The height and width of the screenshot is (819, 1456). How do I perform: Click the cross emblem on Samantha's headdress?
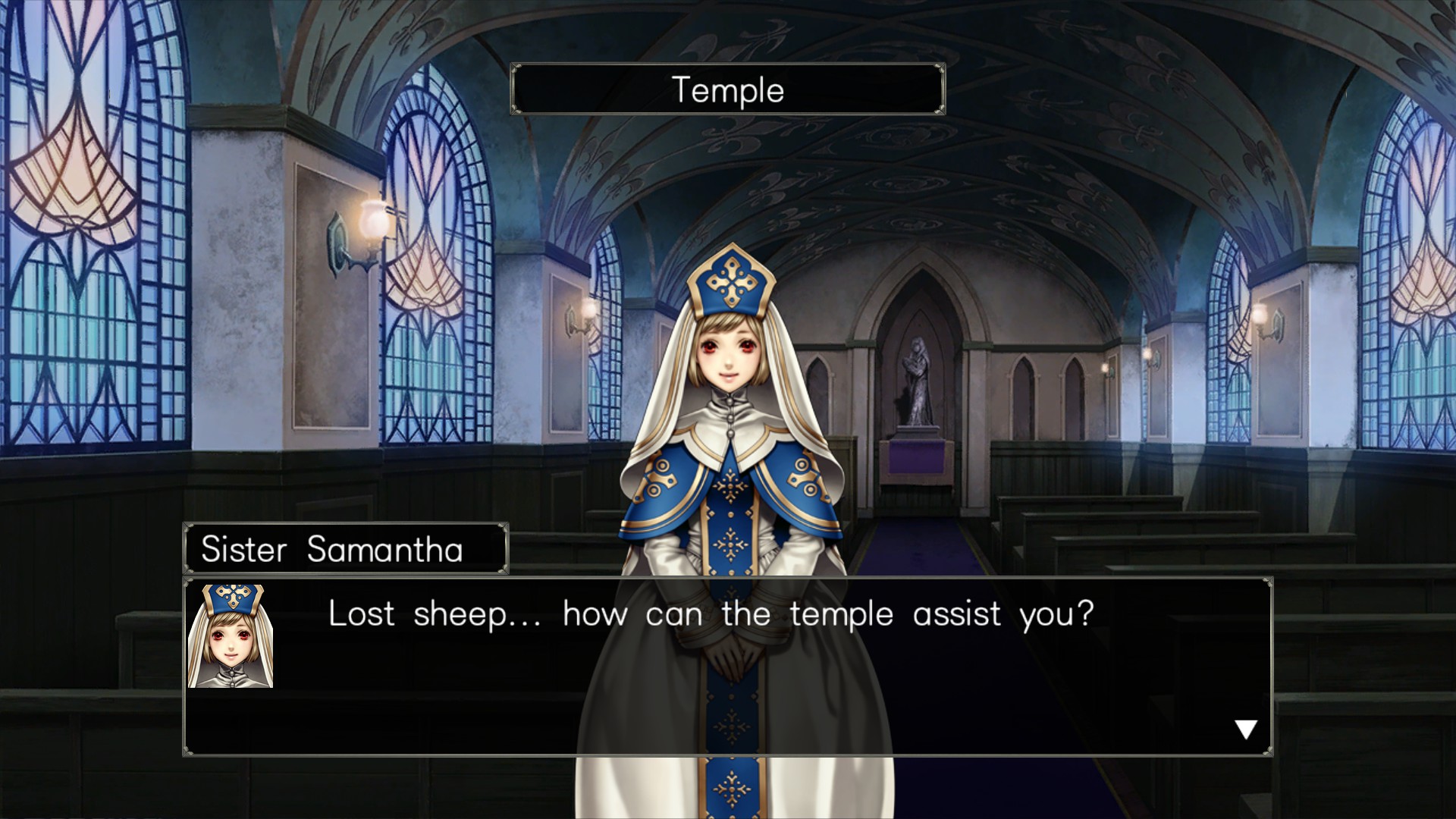(x=730, y=281)
